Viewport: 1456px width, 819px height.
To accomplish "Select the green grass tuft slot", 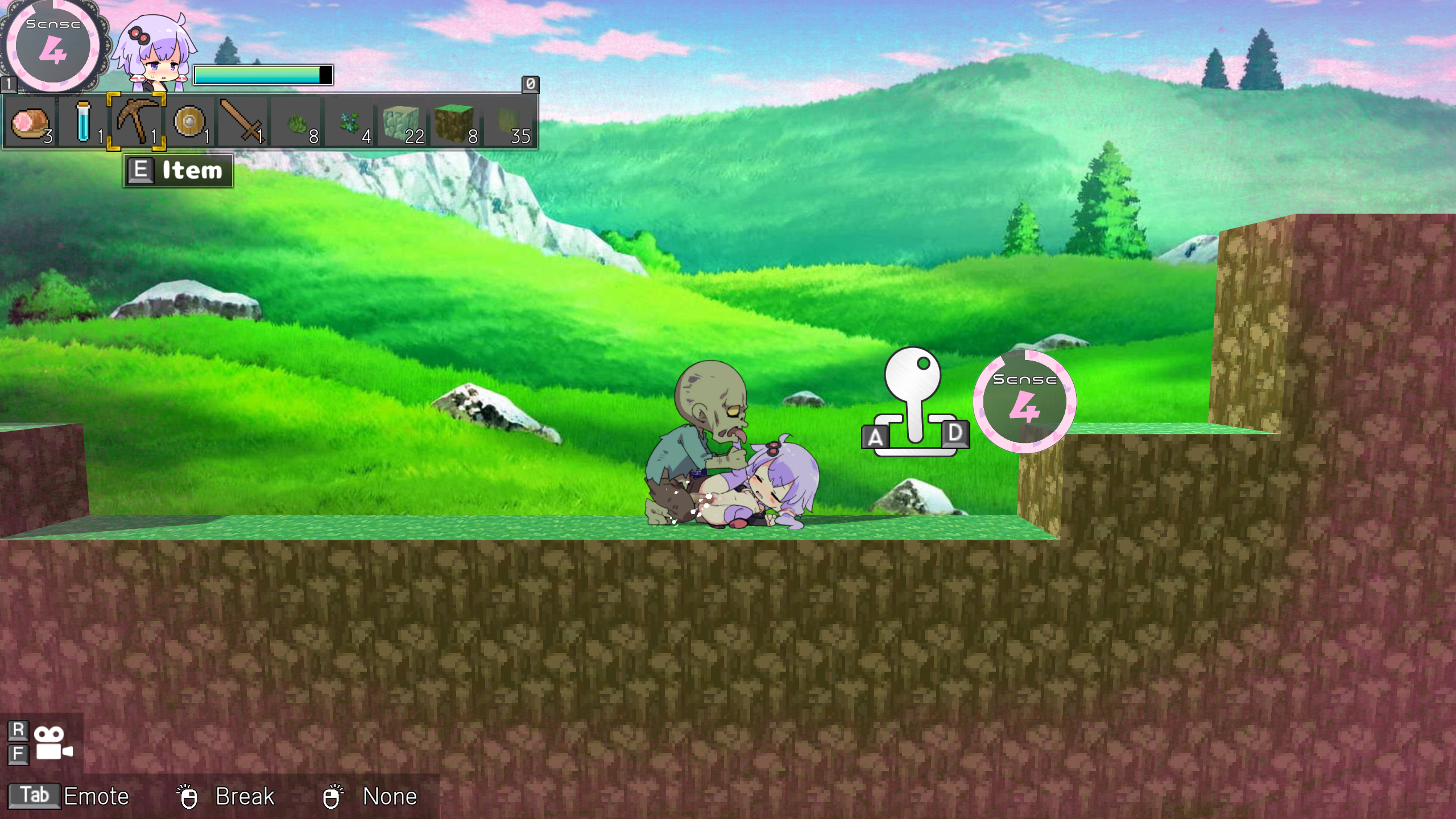I will [296, 122].
